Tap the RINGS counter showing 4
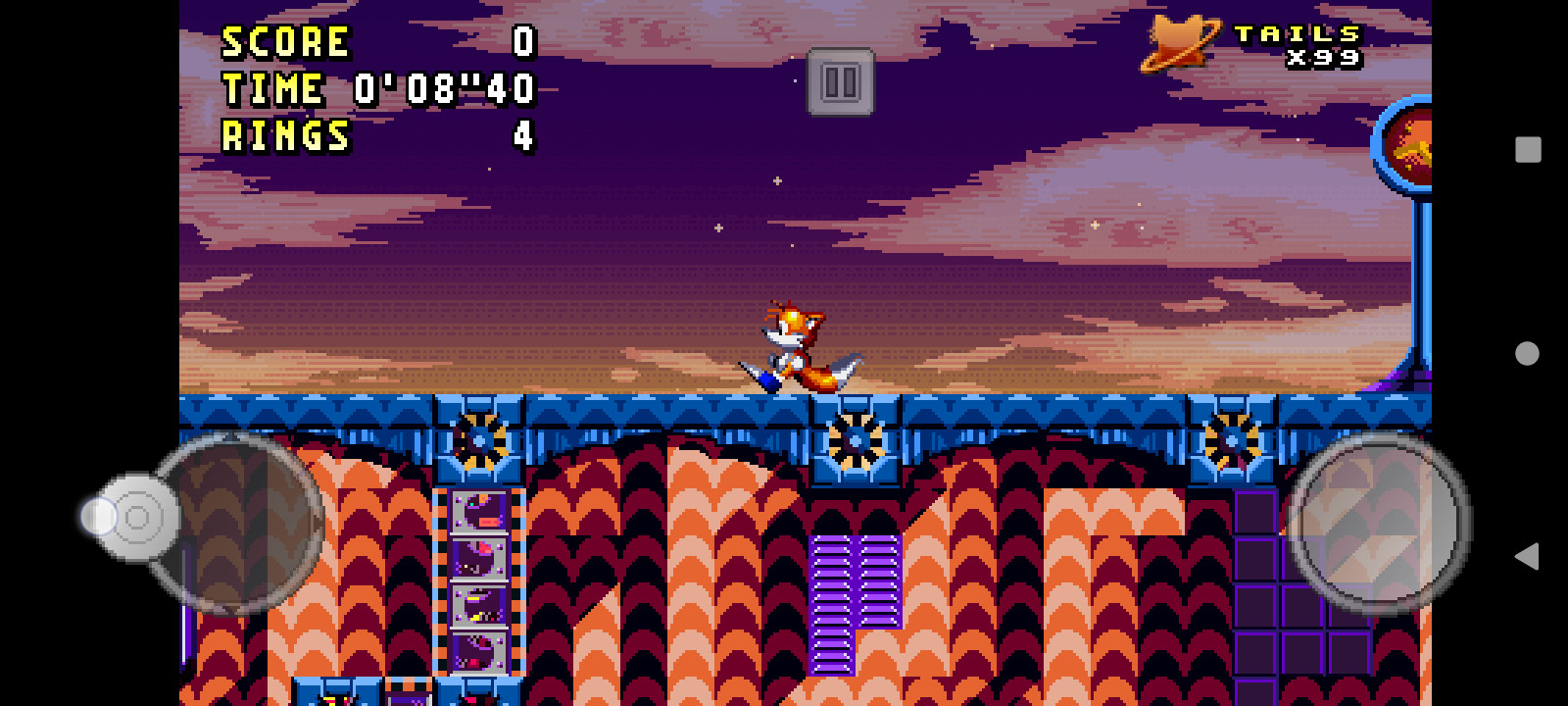The height and width of the screenshot is (706, 1568). (x=287, y=133)
